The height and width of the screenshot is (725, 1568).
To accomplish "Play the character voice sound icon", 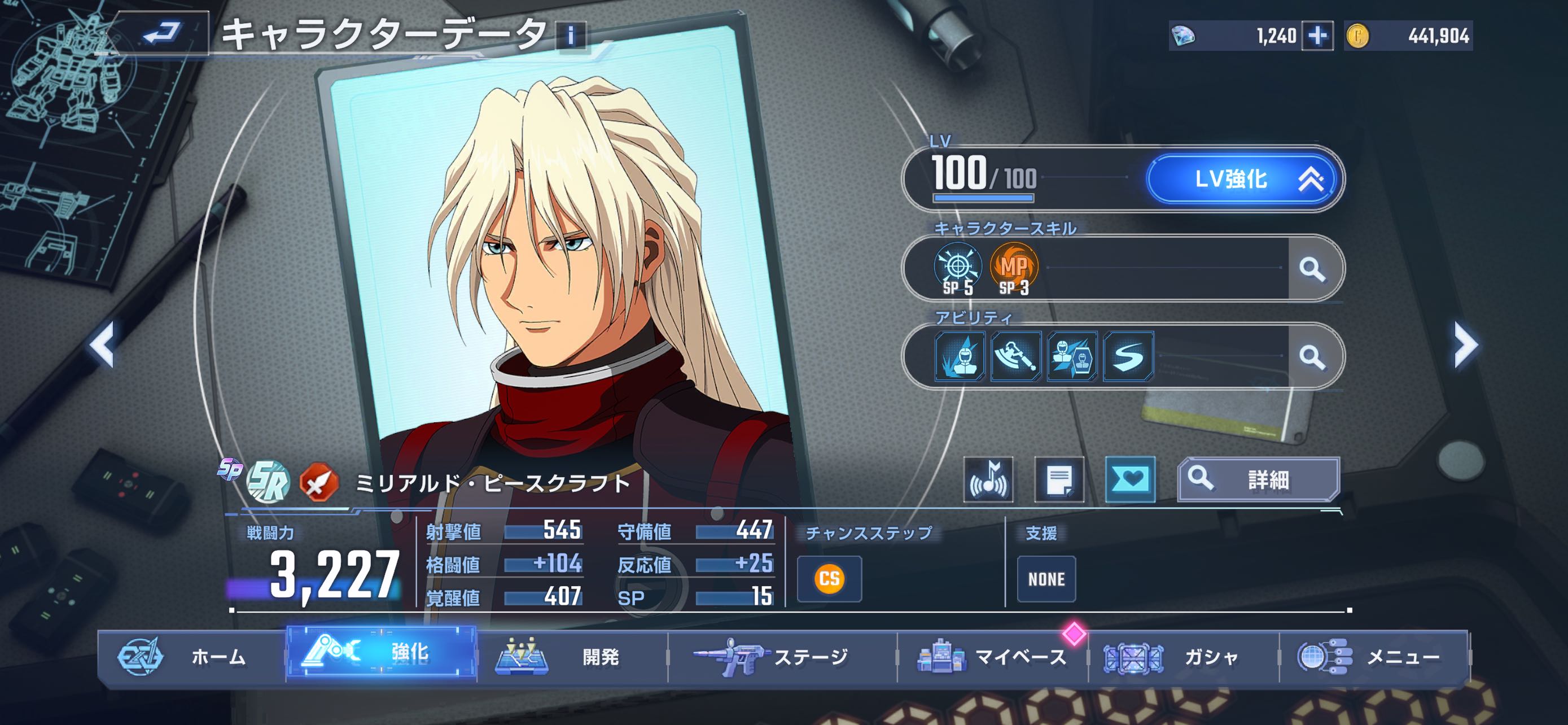I will (988, 480).
